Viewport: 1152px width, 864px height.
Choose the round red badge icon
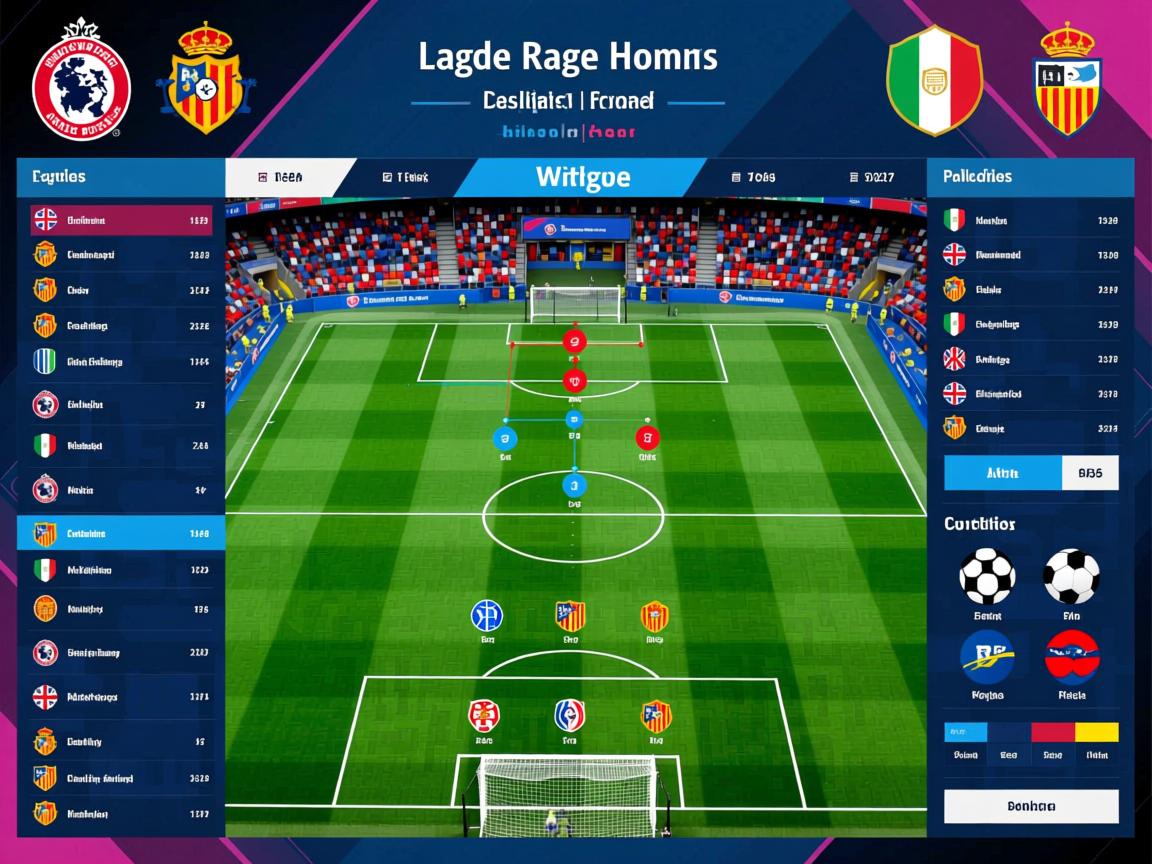[1072, 657]
